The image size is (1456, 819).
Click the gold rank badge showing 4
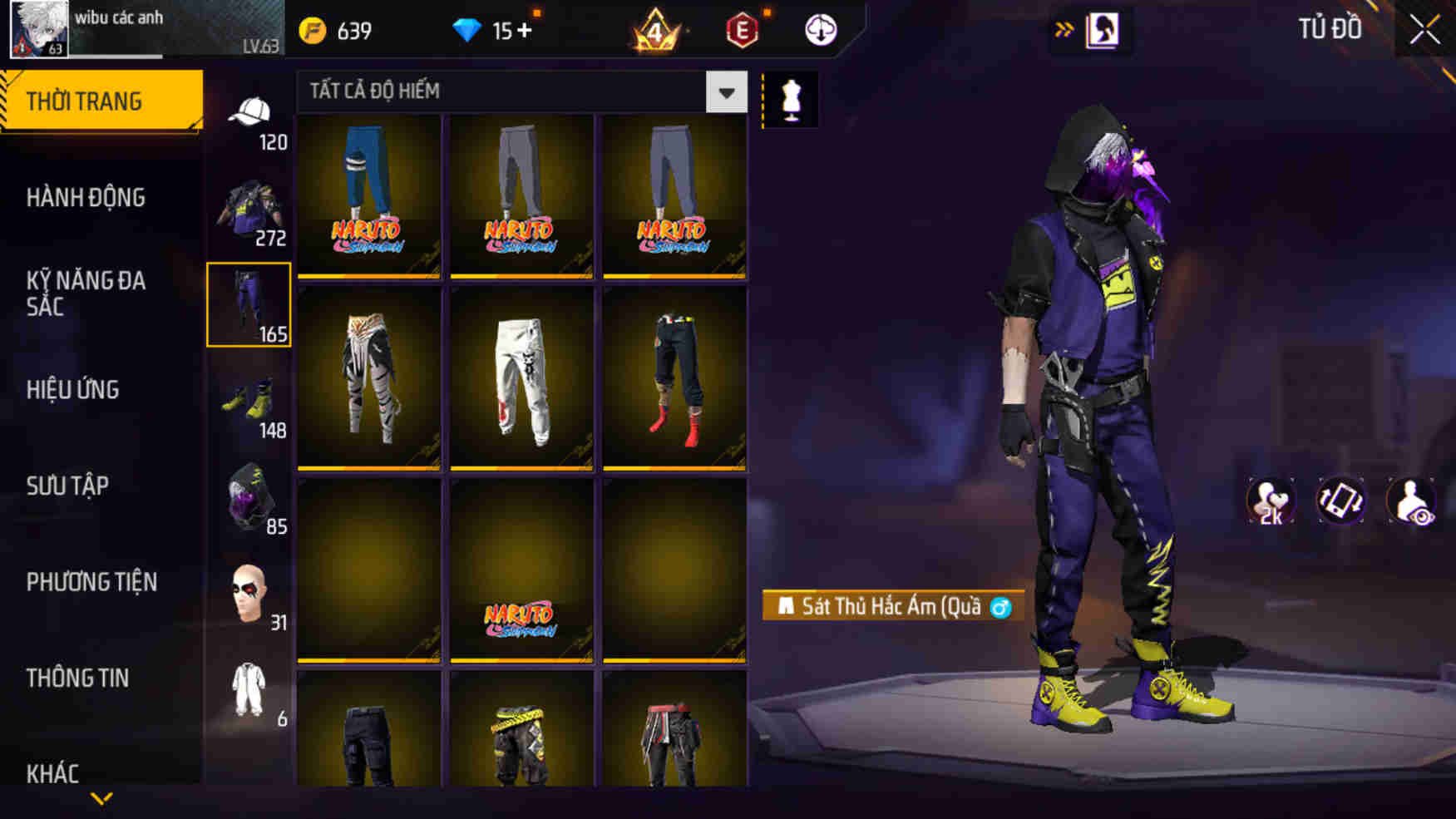[x=655, y=27]
